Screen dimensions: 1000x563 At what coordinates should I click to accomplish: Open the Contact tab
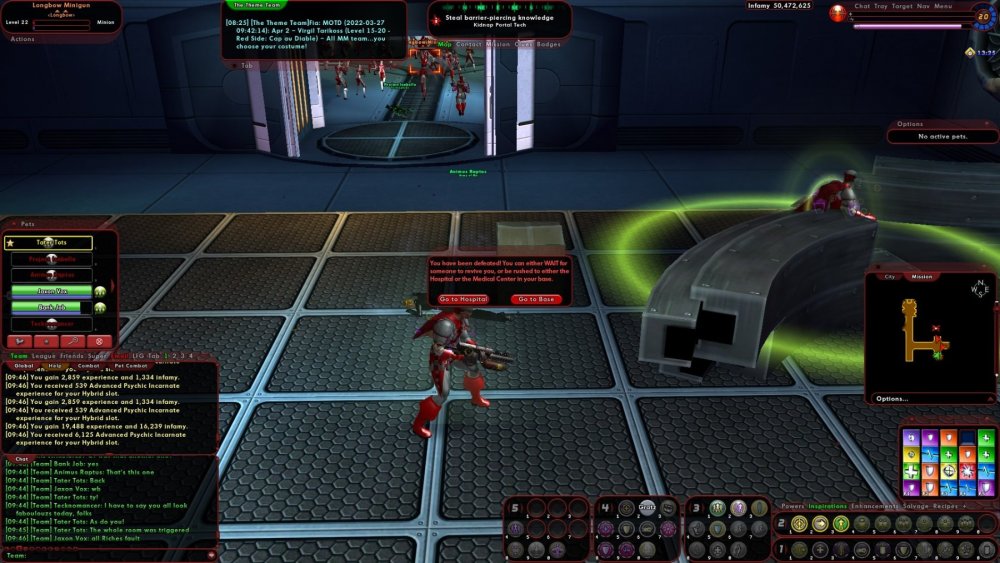point(468,44)
